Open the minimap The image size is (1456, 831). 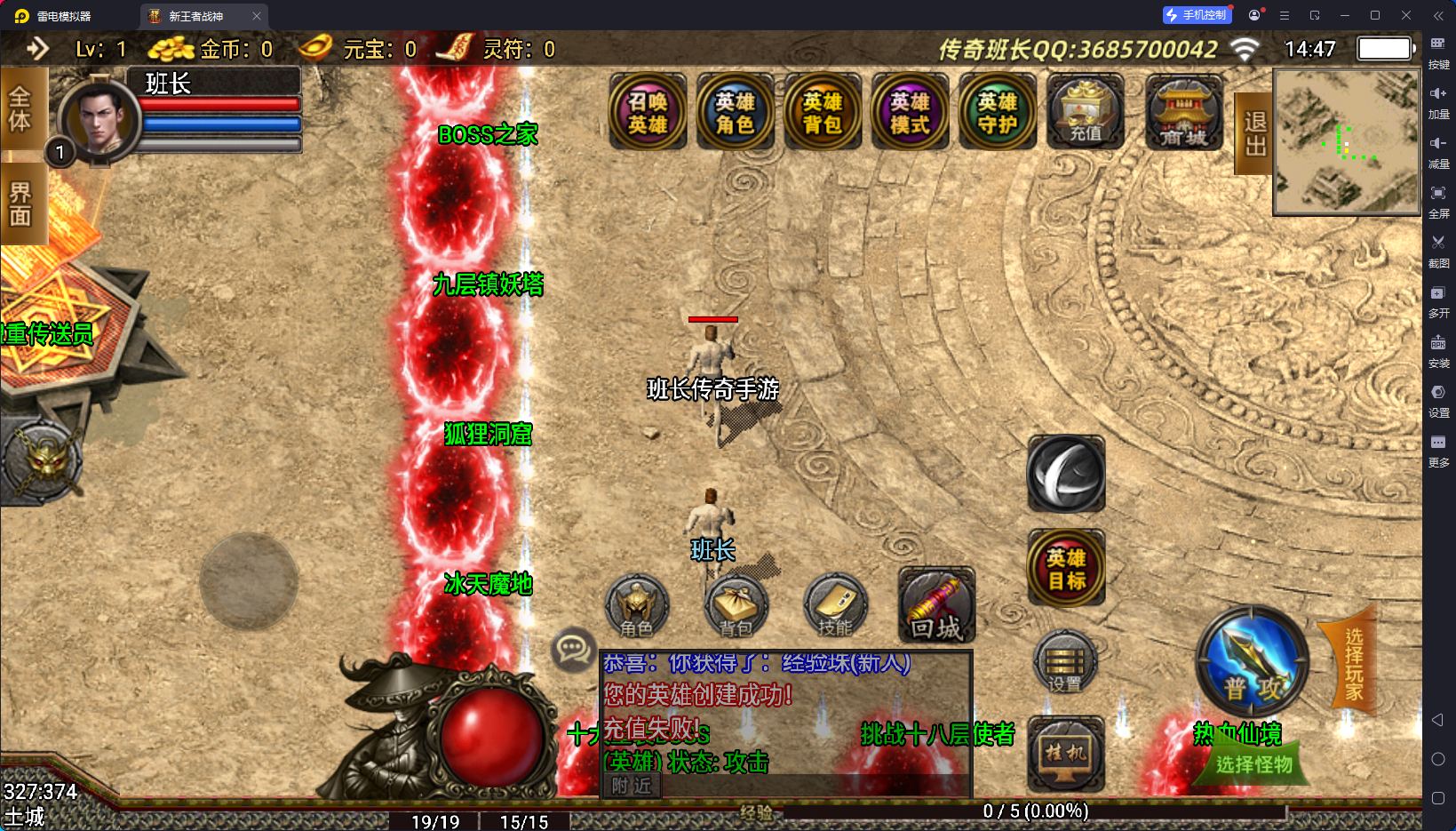(1346, 142)
